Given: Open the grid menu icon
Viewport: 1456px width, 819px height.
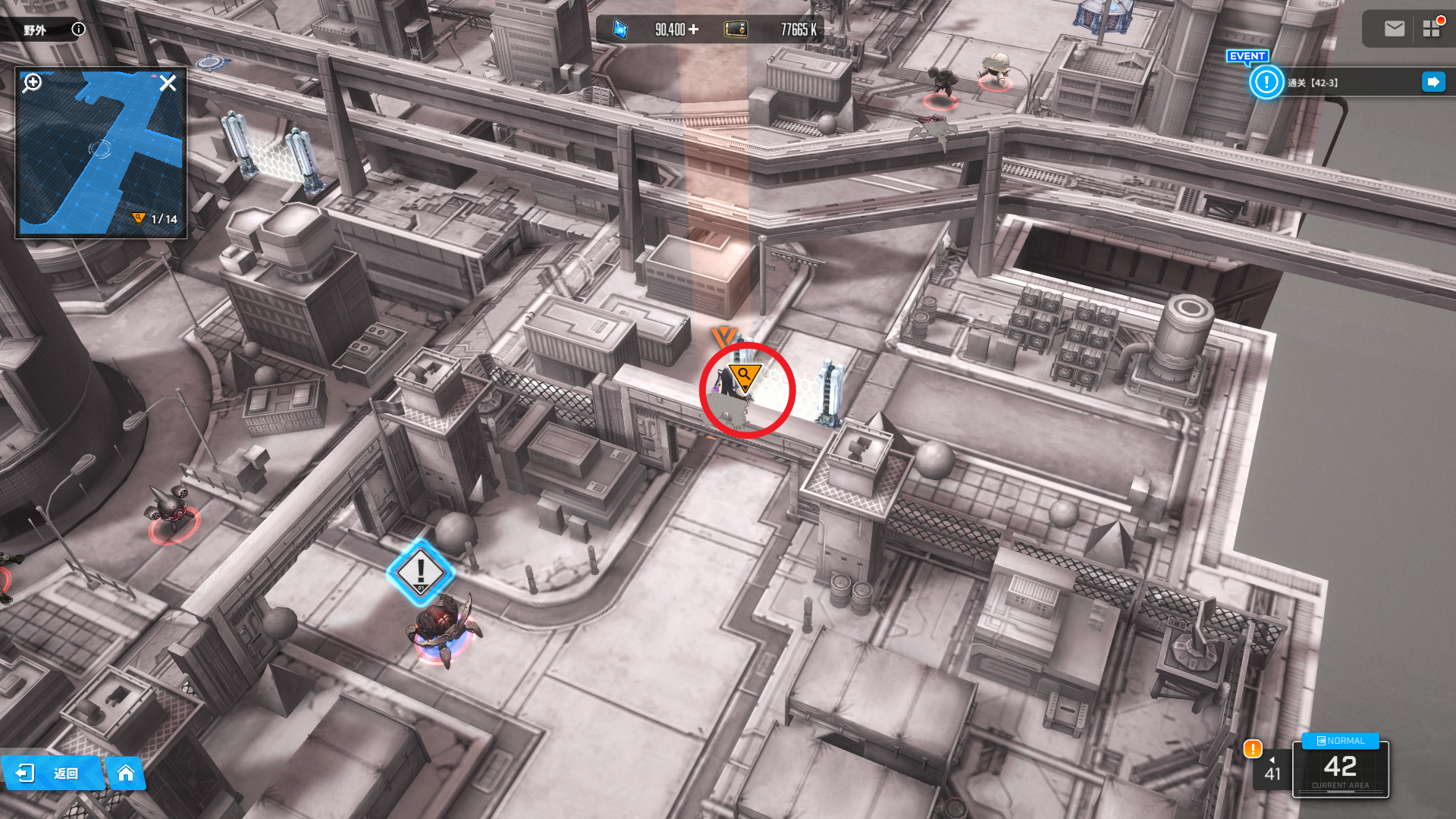Looking at the screenshot, I should [1431, 29].
